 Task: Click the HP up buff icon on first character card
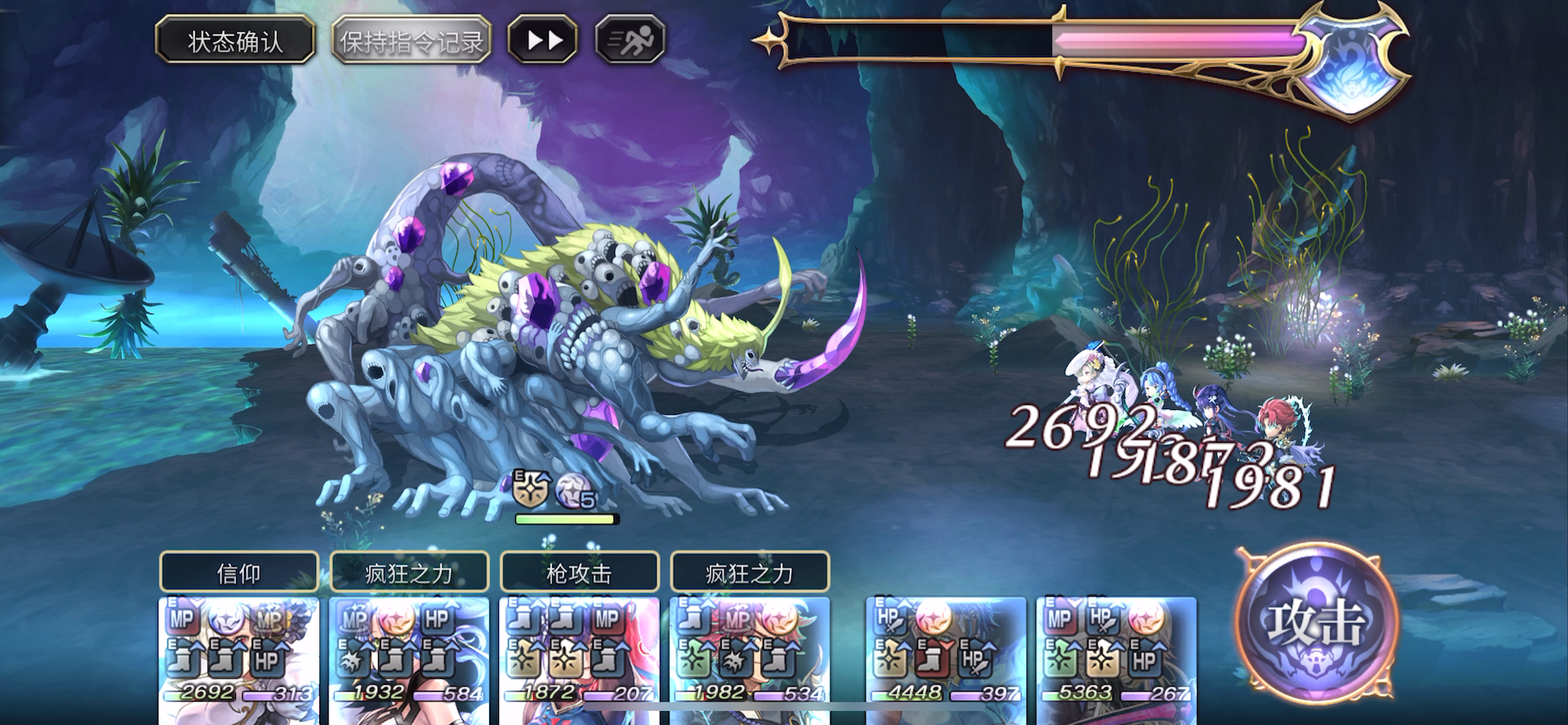pyautogui.click(x=267, y=660)
